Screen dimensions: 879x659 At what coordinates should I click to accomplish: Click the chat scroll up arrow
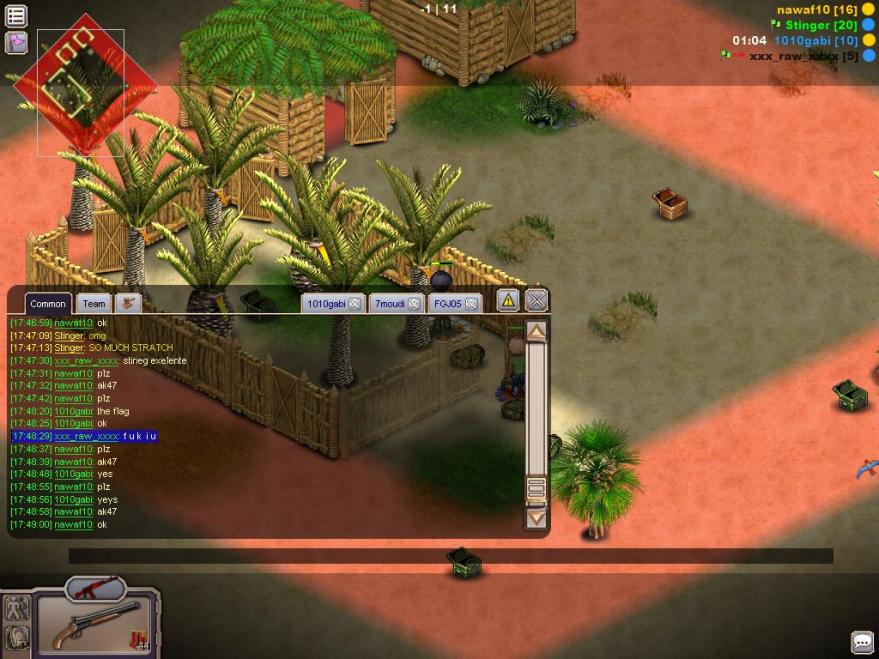click(x=537, y=331)
